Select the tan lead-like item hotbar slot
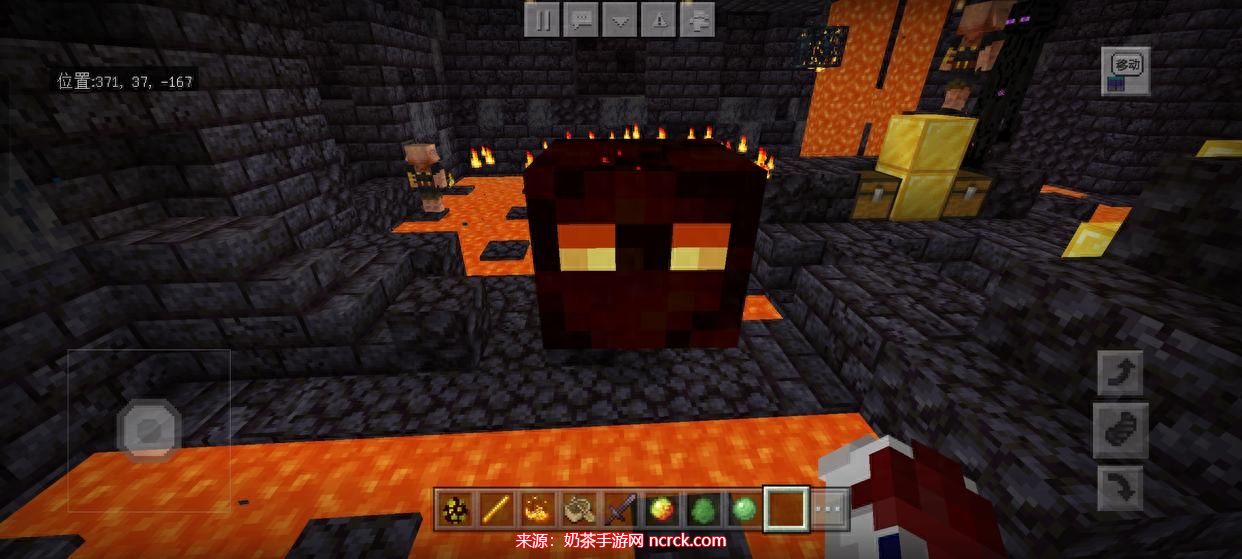Screen dimensions: 1242x559 (578, 510)
